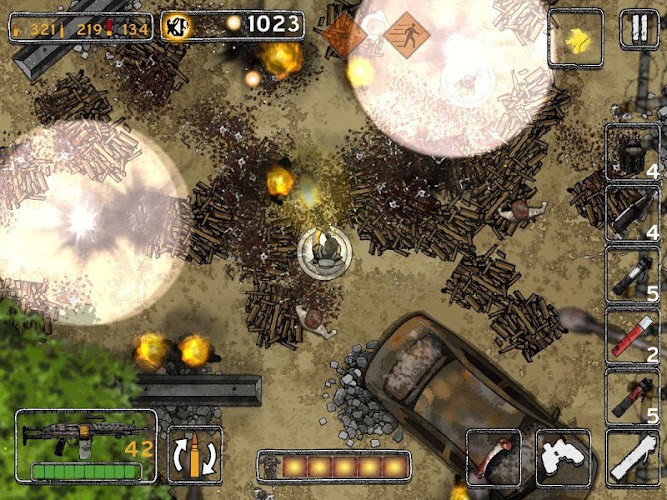
Task: Select the dark rocket item with count 4
Action: [634, 213]
